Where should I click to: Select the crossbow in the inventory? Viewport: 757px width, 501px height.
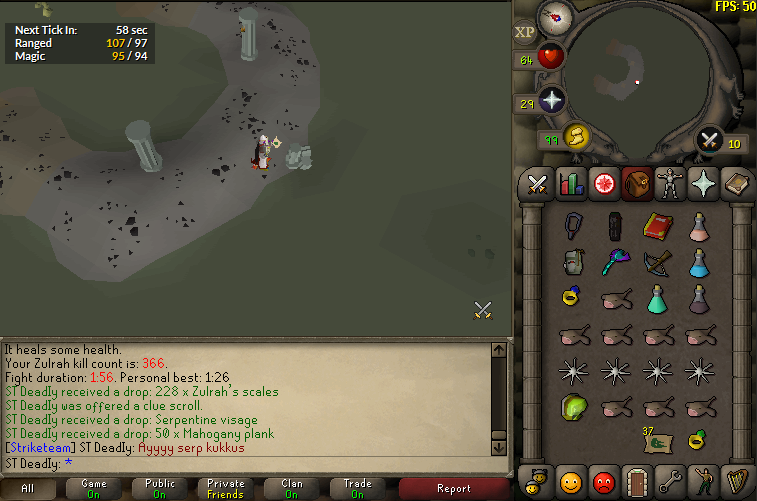tap(657, 262)
